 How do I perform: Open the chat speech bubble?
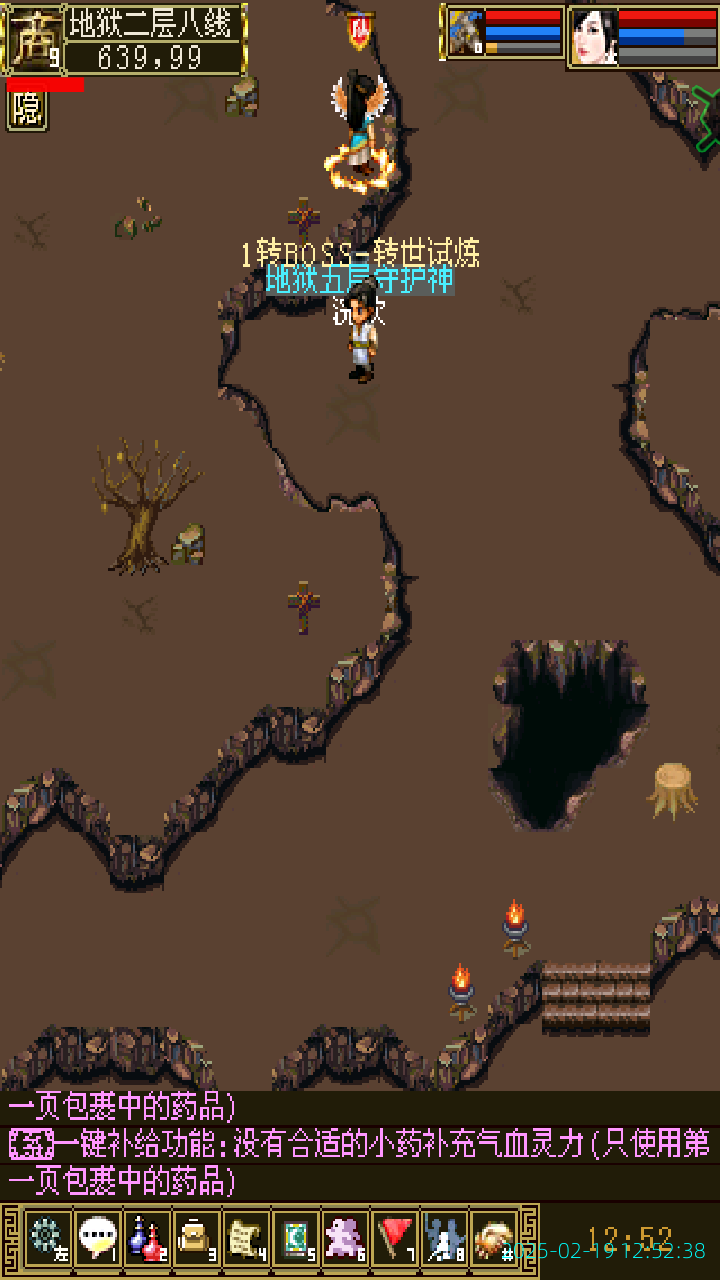[x=97, y=1239]
